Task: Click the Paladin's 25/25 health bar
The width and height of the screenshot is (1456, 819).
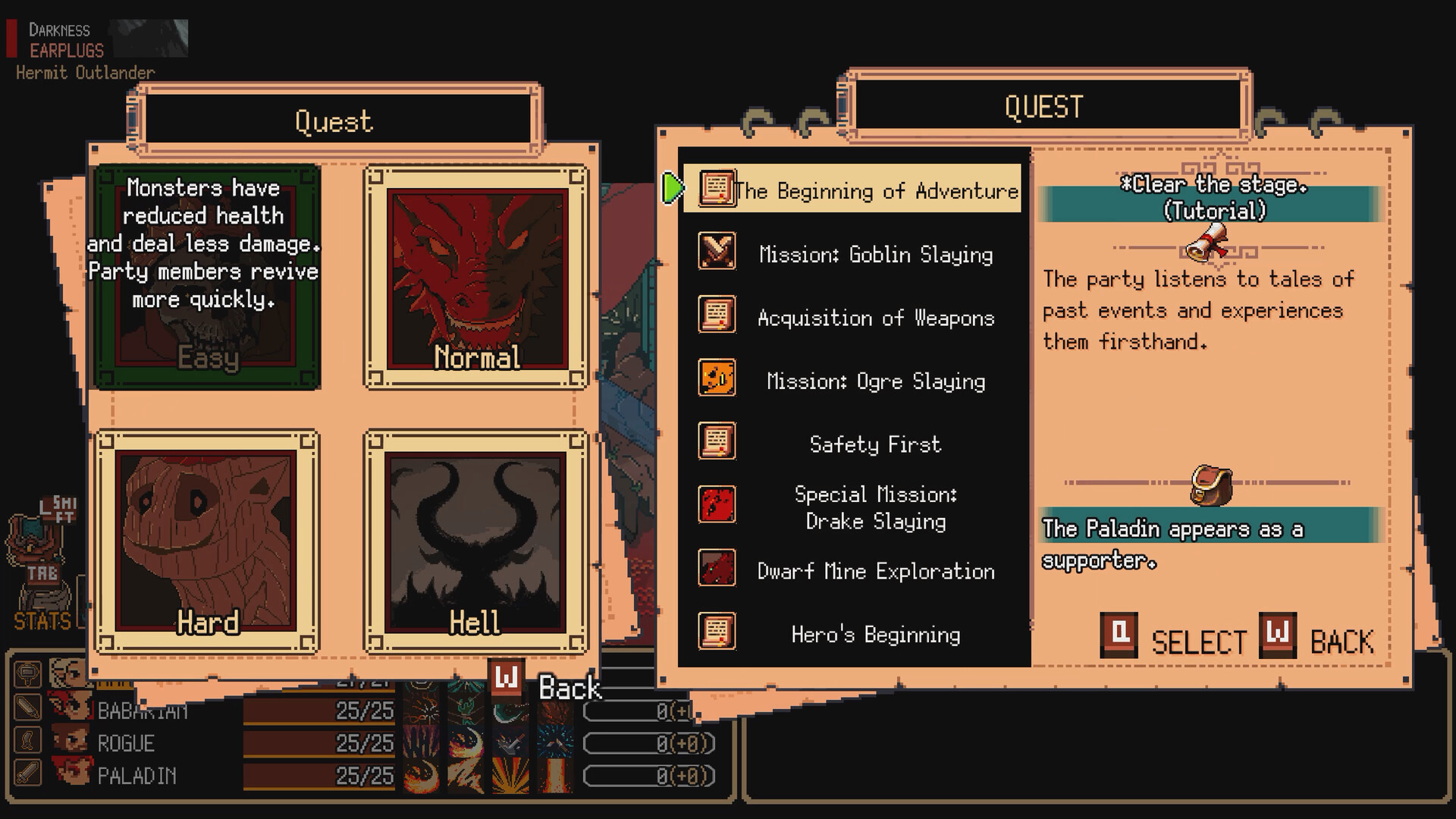Action: (x=318, y=775)
